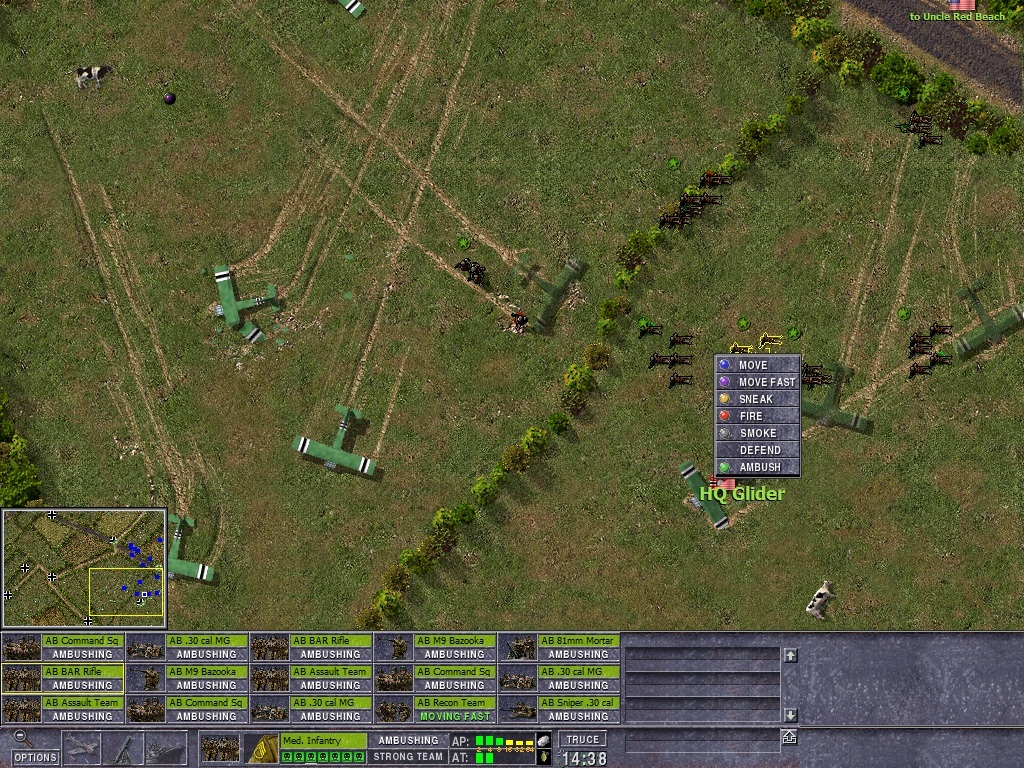This screenshot has height=768, width=1024.
Task: Pick the AB Sniper .30 cal unit
Action: pyautogui.click(x=559, y=709)
